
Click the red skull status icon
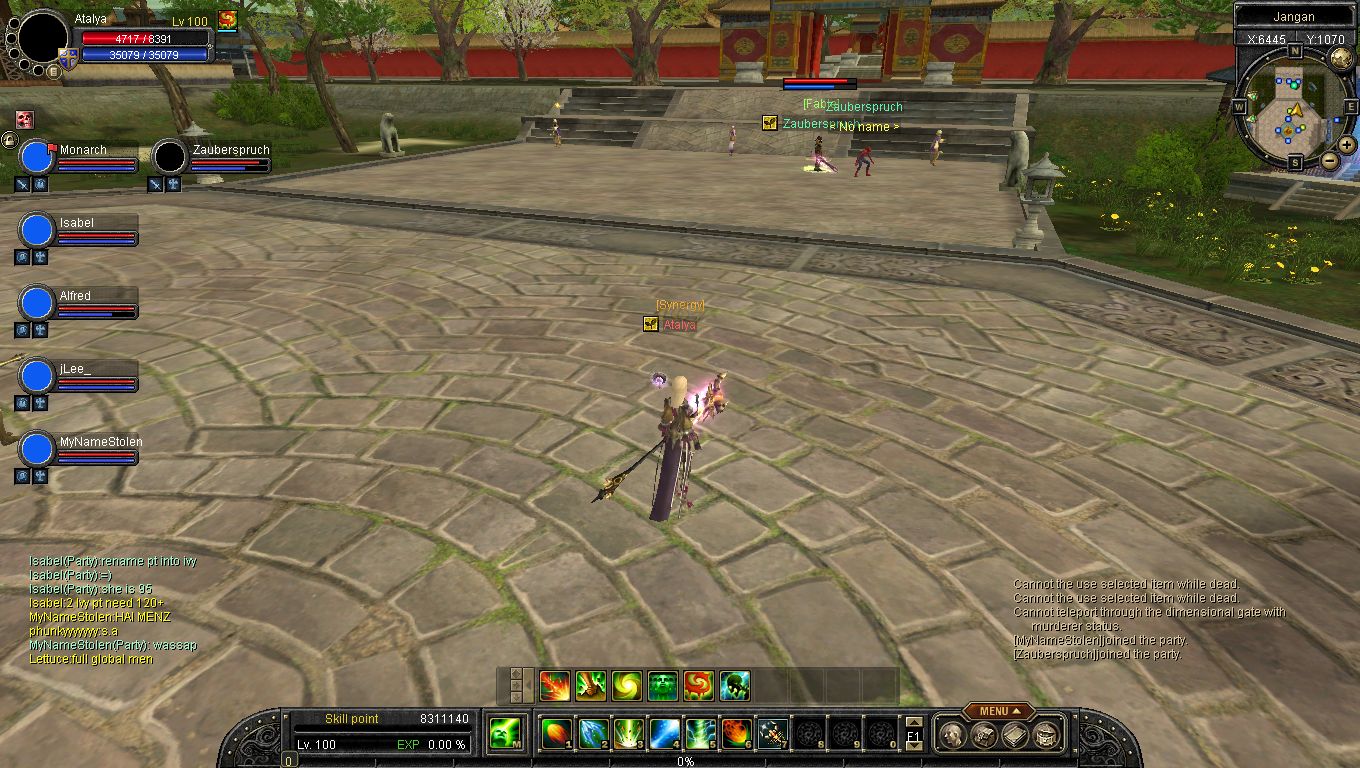[24, 119]
